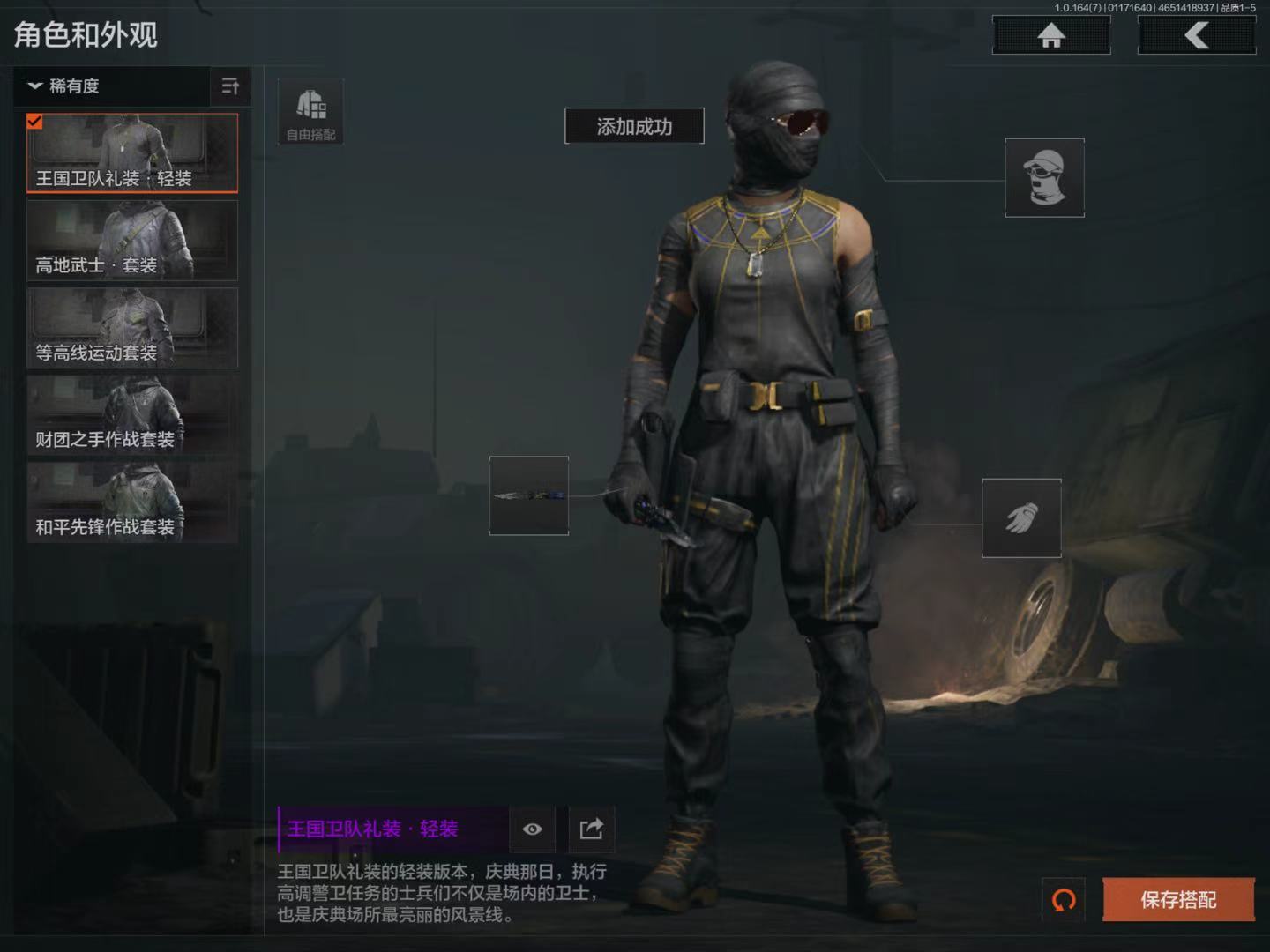Select the 财团之手作战套装 outfit
This screenshot has width=1270, height=952.
pyautogui.click(x=132, y=414)
